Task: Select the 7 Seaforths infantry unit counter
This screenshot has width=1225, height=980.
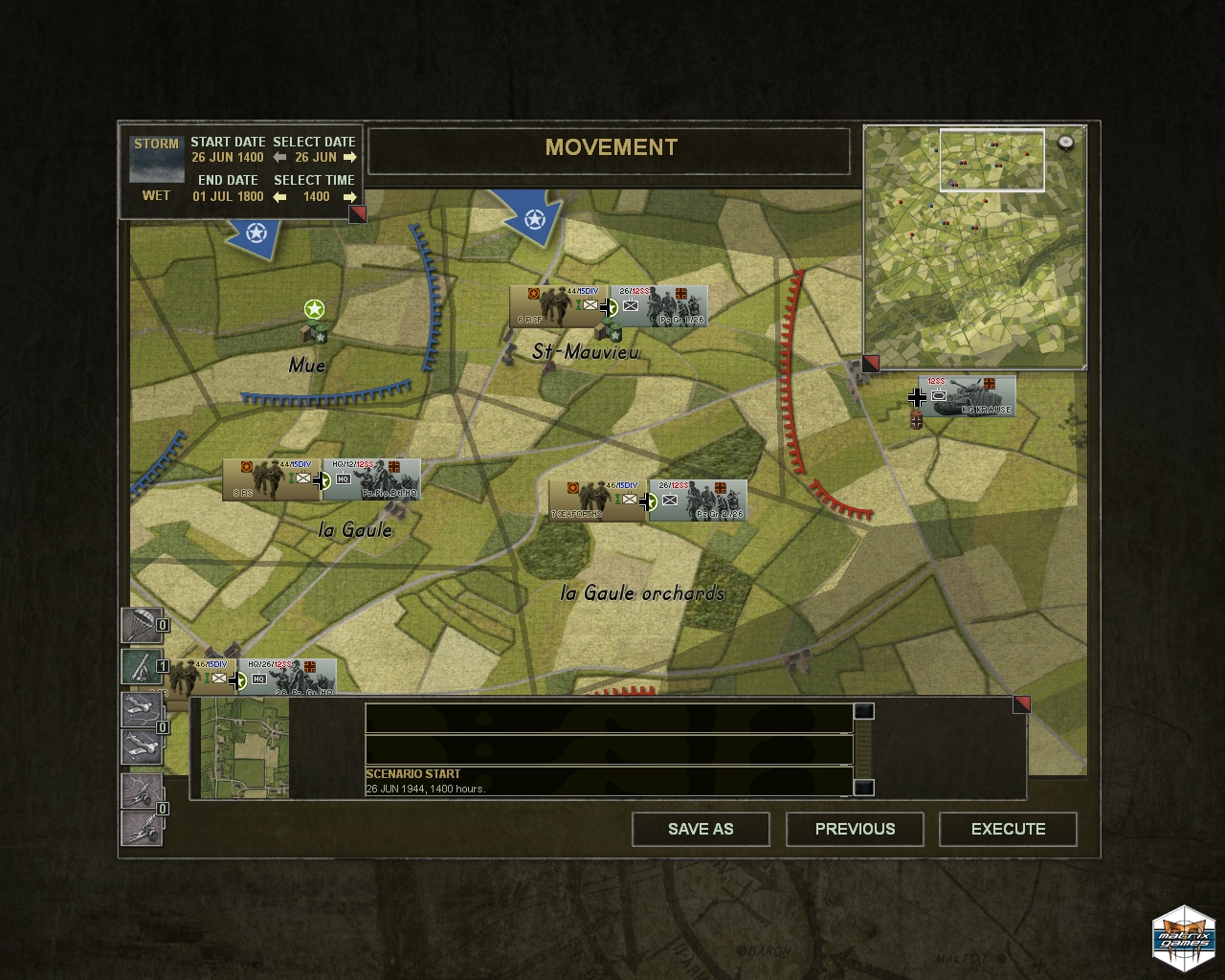Action: (597, 501)
